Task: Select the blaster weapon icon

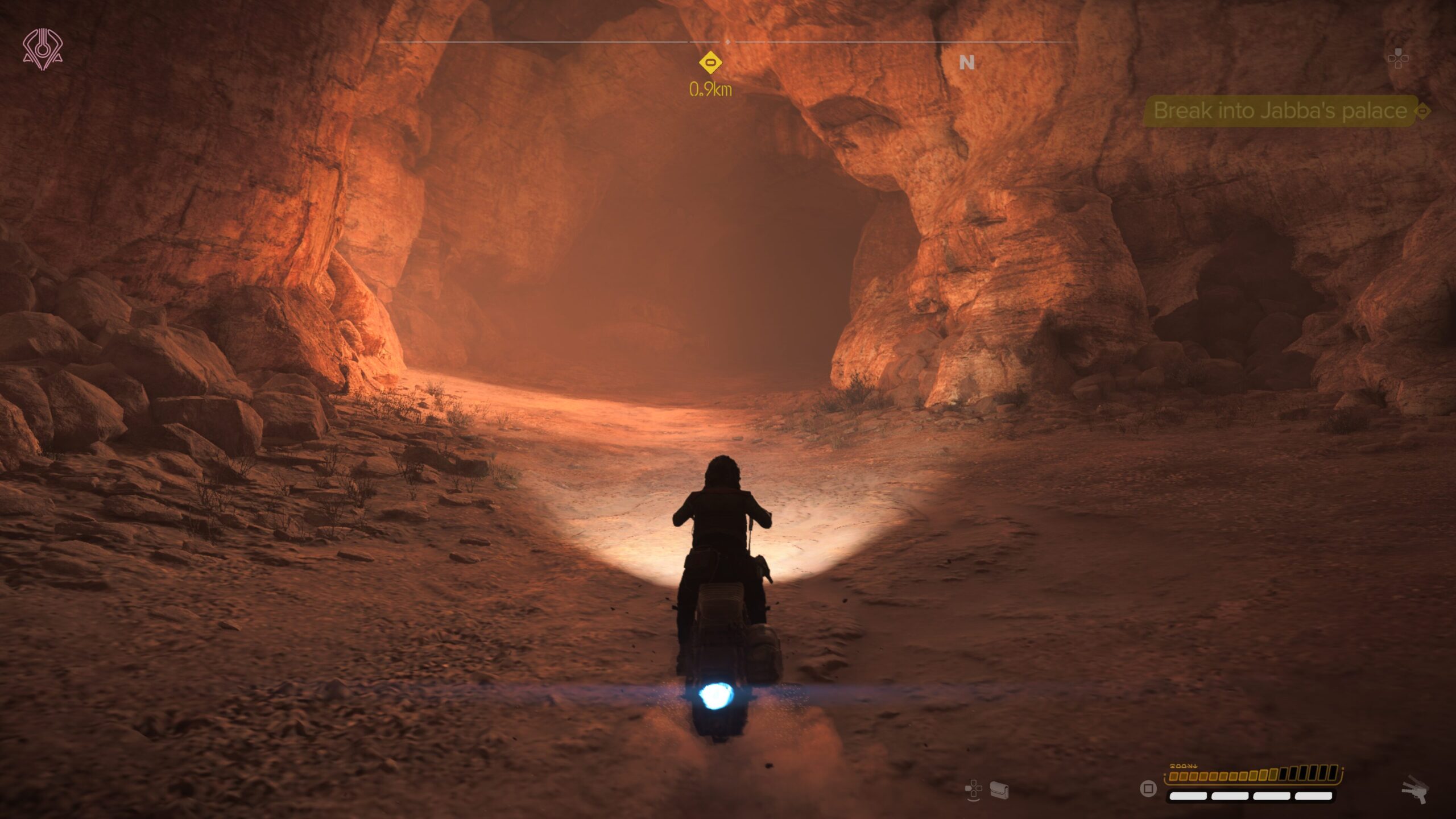Action: click(x=1415, y=789)
